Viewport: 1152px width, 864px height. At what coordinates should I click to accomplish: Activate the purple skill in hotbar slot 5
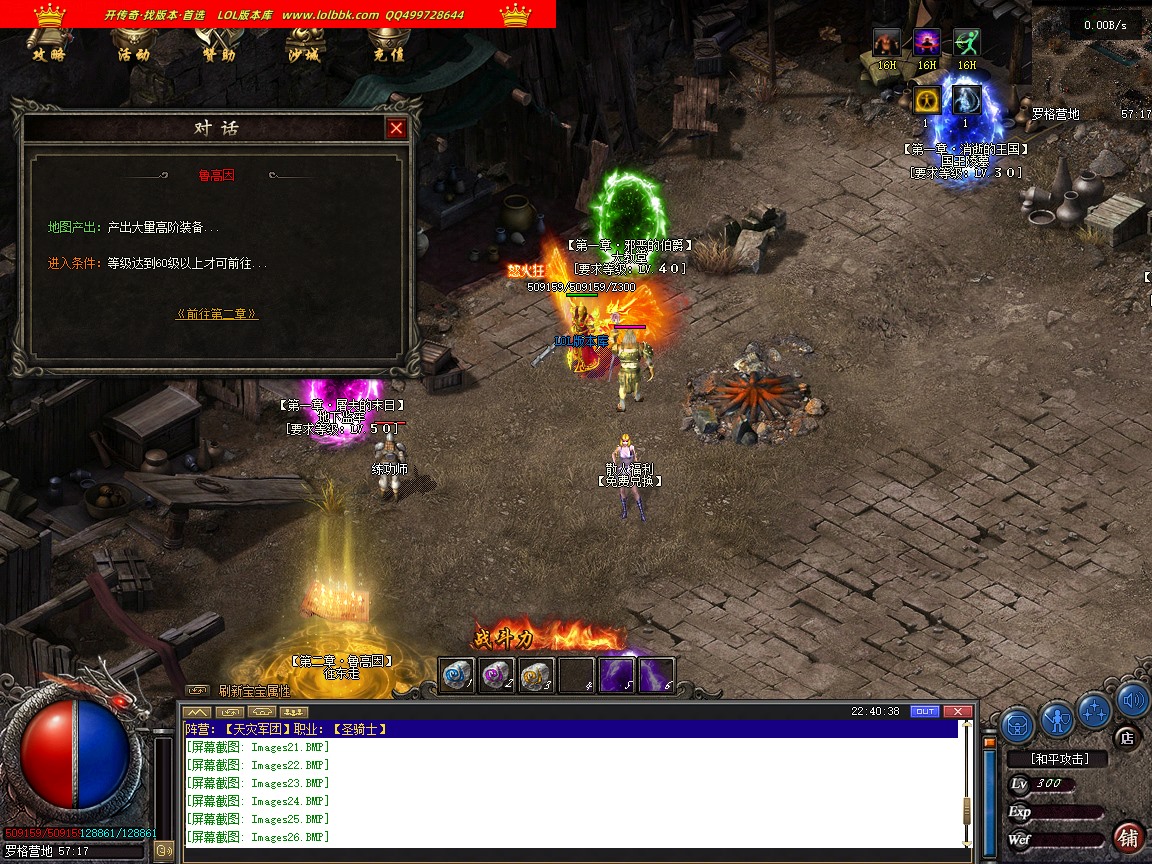[617, 675]
